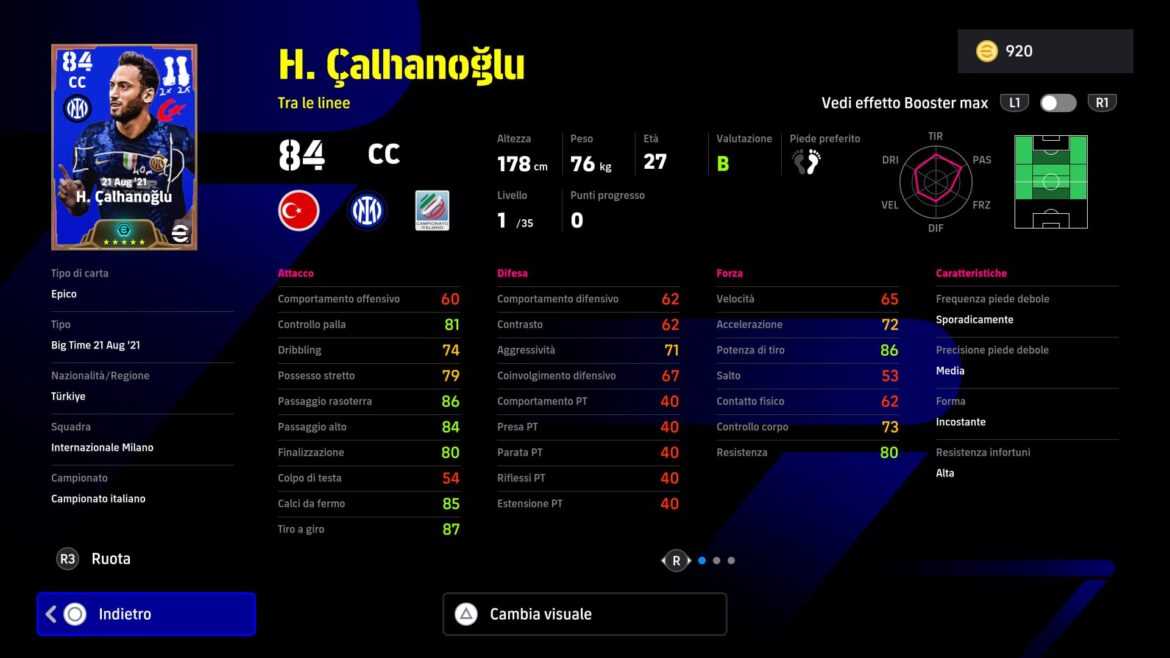Screen dimensions: 1170x658
Task: Click the Campionato Italiano league badge
Action: click(432, 211)
